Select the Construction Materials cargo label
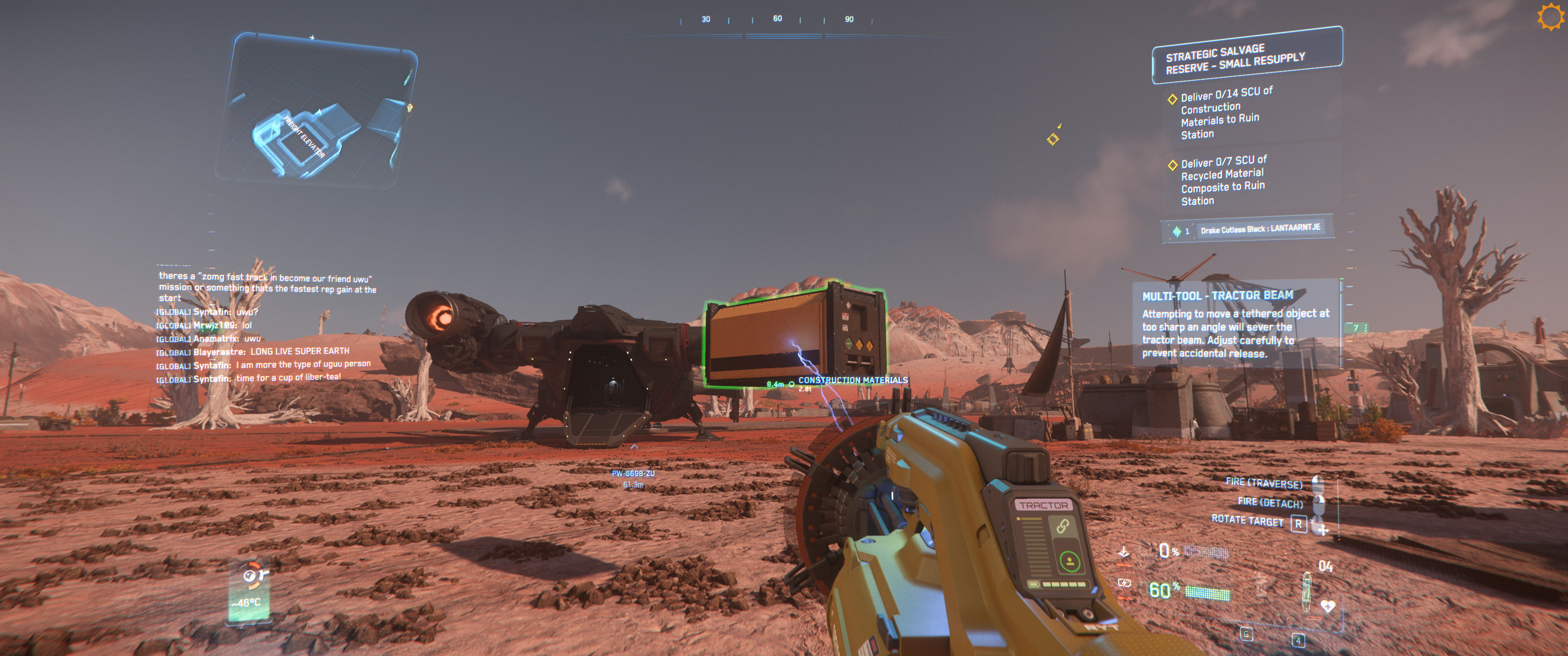This screenshot has height=656, width=1568. coord(852,380)
